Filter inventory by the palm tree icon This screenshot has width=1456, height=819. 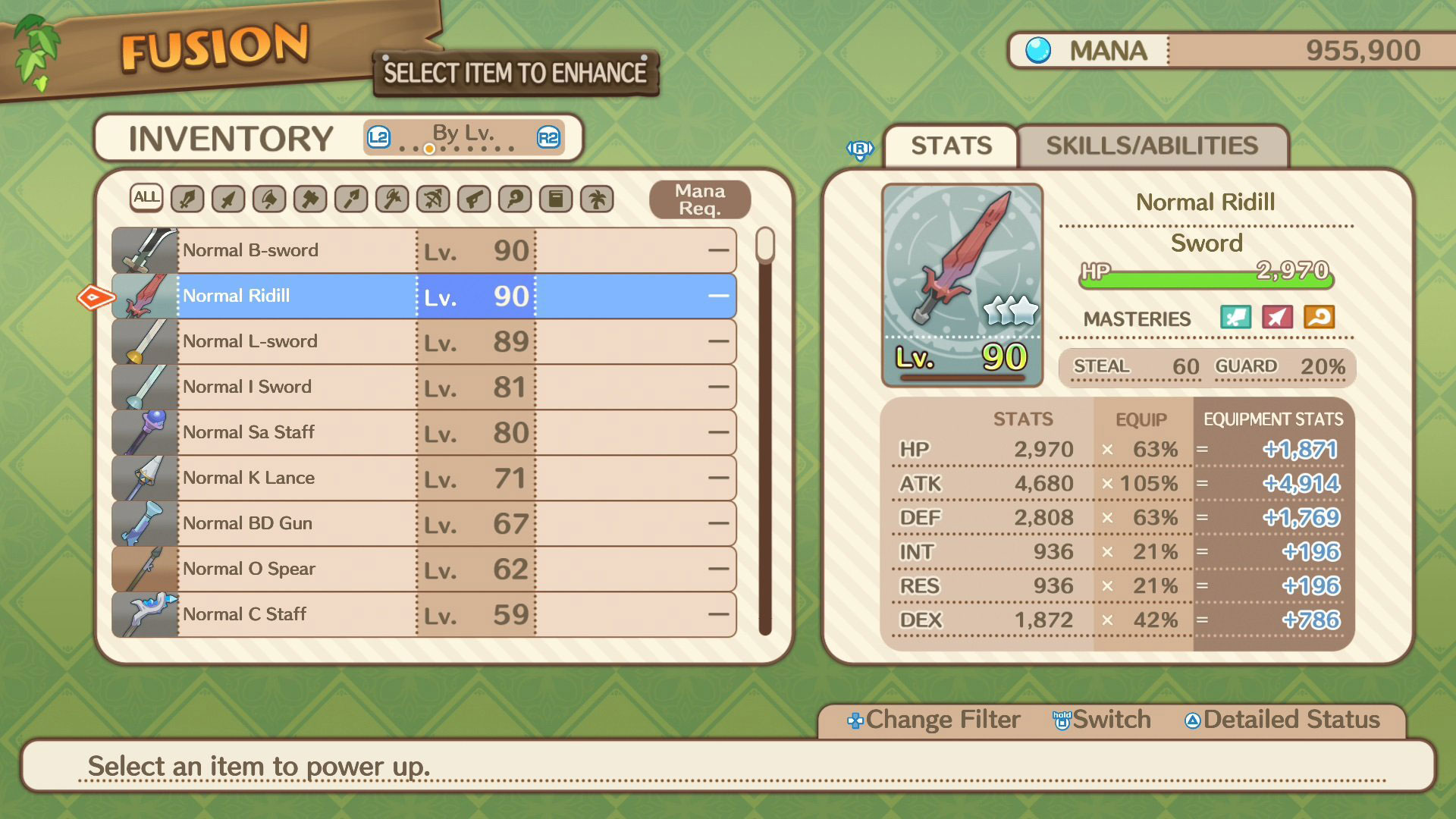(597, 199)
